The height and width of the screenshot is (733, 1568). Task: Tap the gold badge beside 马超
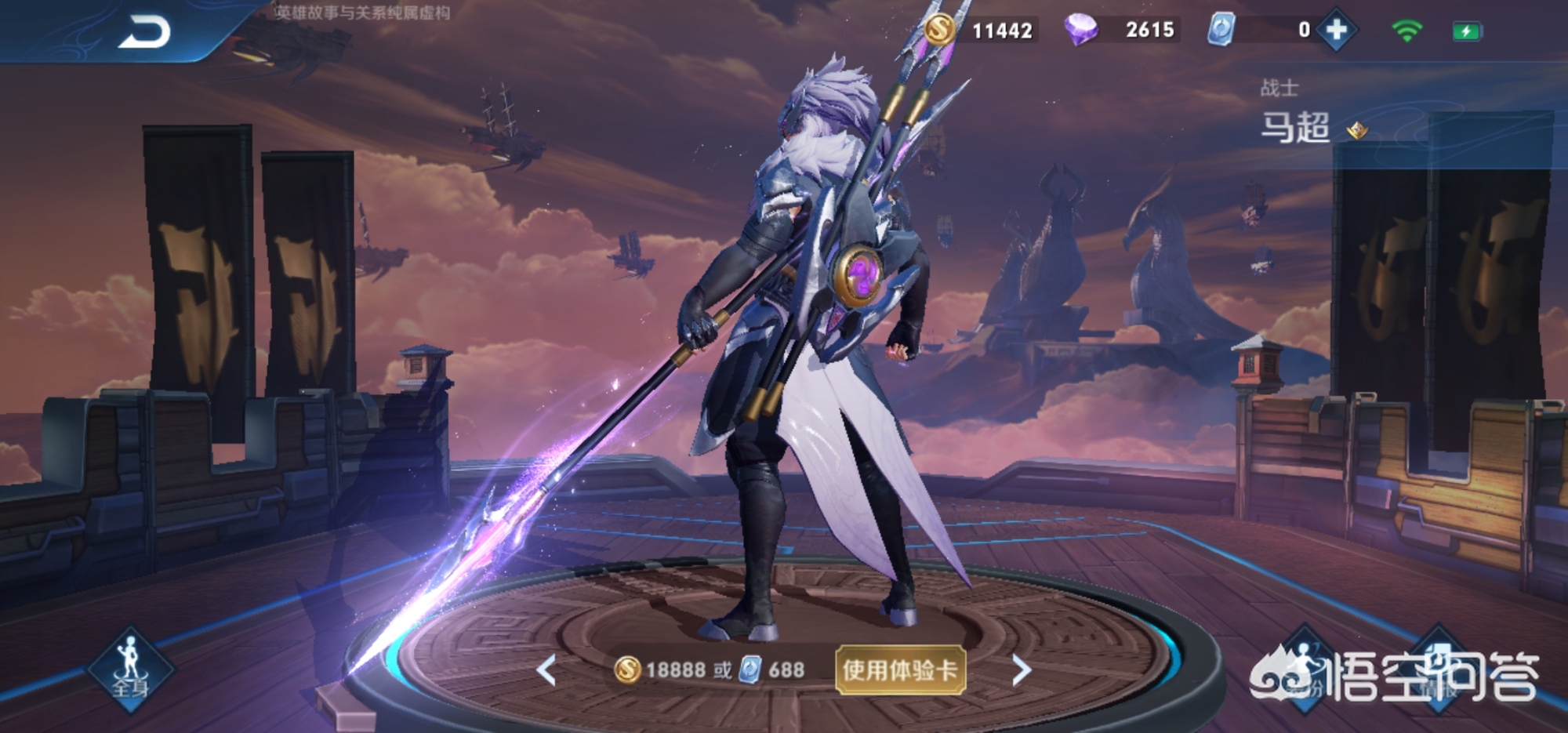click(x=1357, y=130)
